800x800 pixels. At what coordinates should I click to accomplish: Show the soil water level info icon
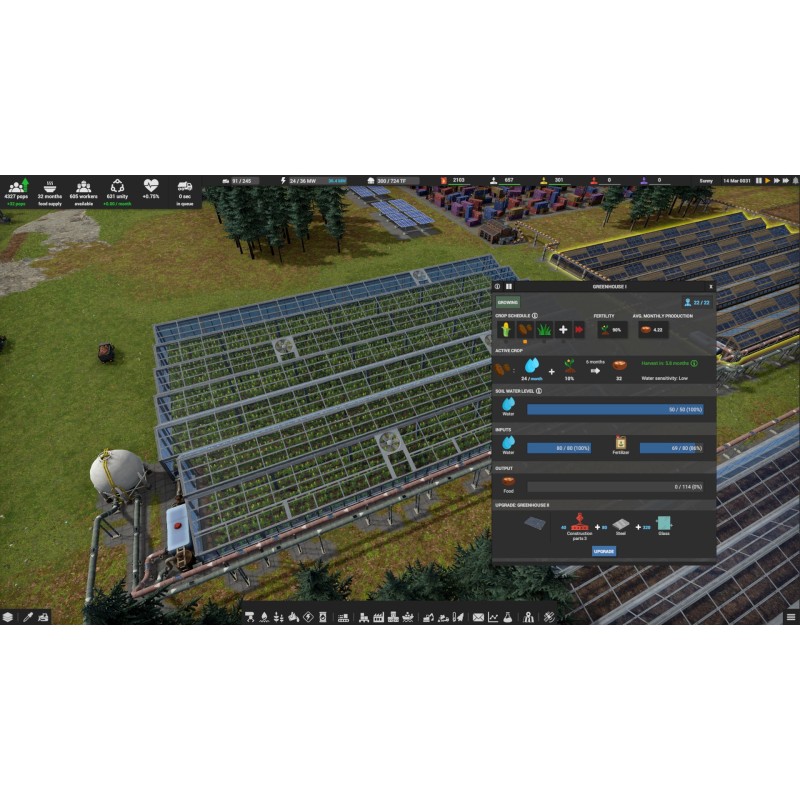[x=541, y=391]
